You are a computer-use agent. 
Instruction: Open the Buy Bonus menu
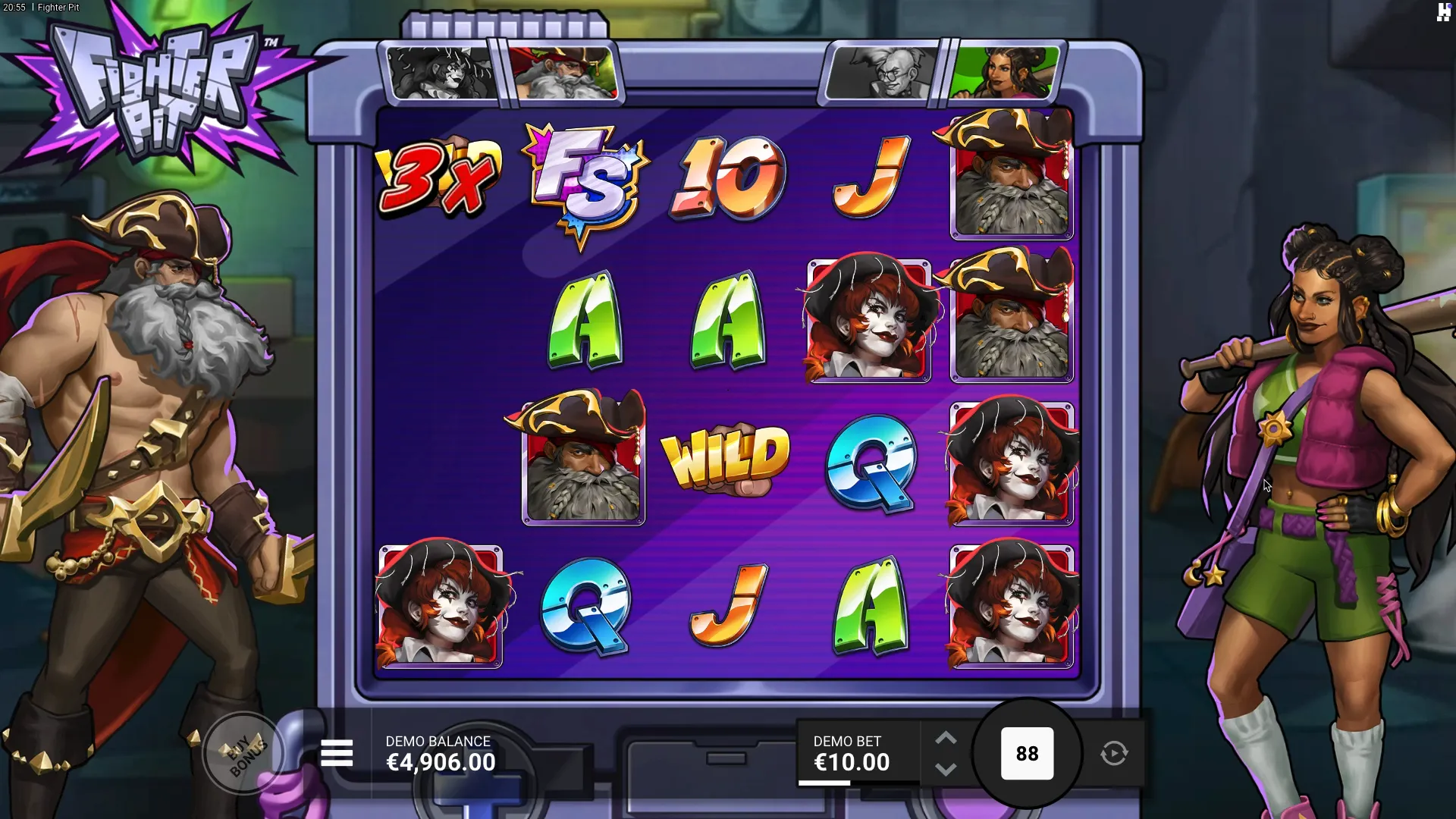click(x=243, y=754)
